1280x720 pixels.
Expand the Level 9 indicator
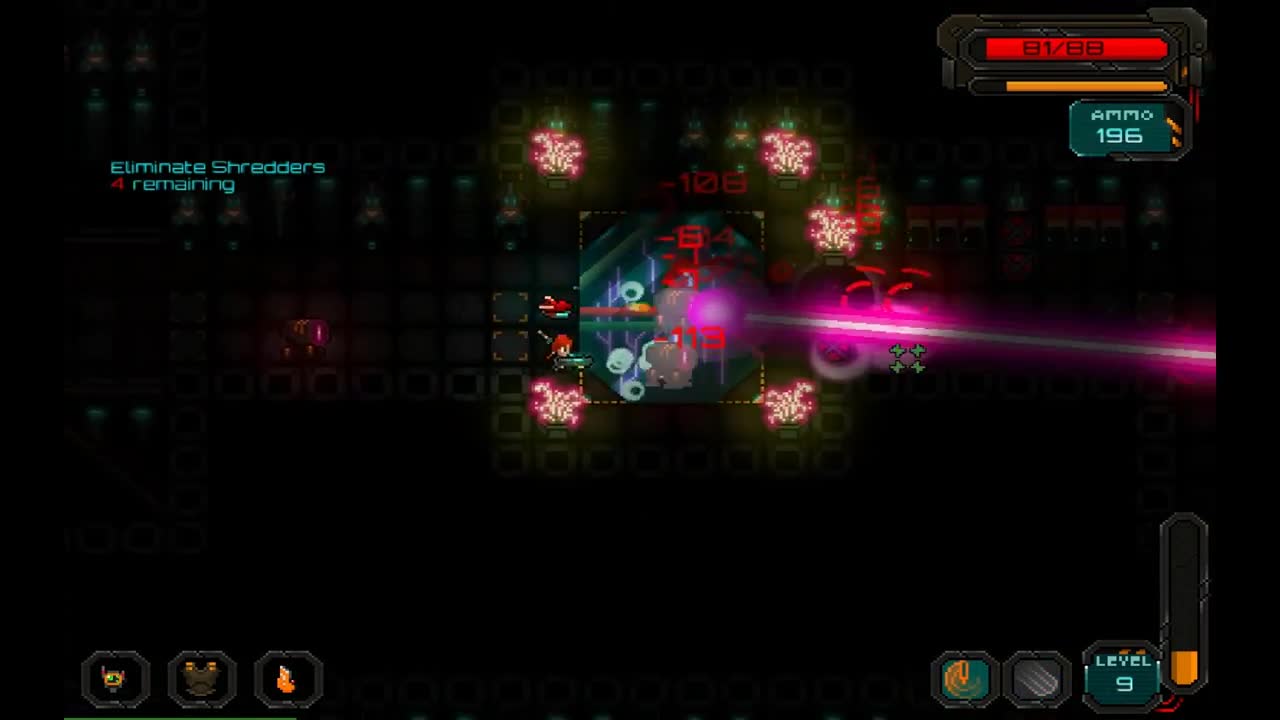[x=1124, y=675]
